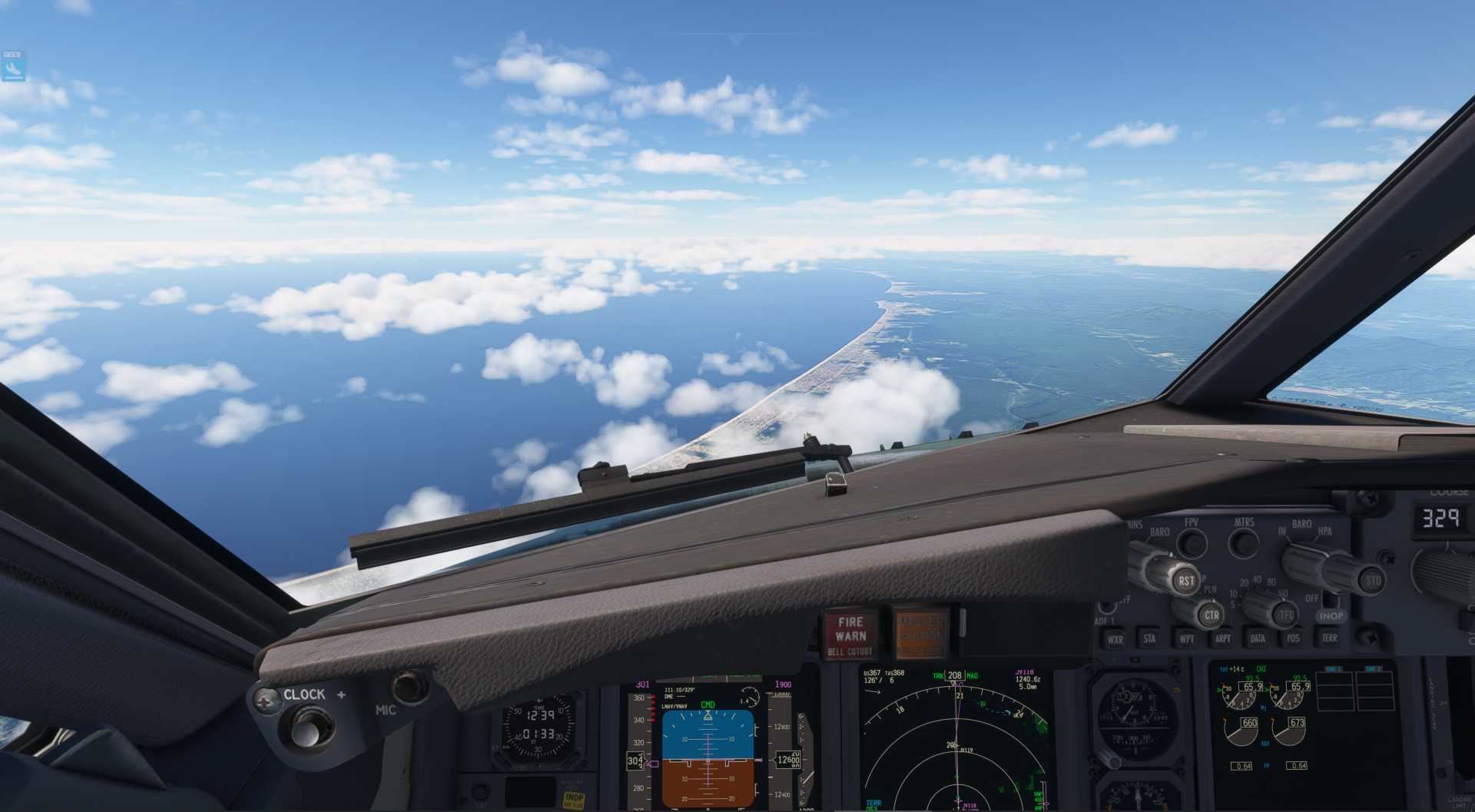
Task: Push the amber MASTER CAUTION light
Action: click(920, 635)
